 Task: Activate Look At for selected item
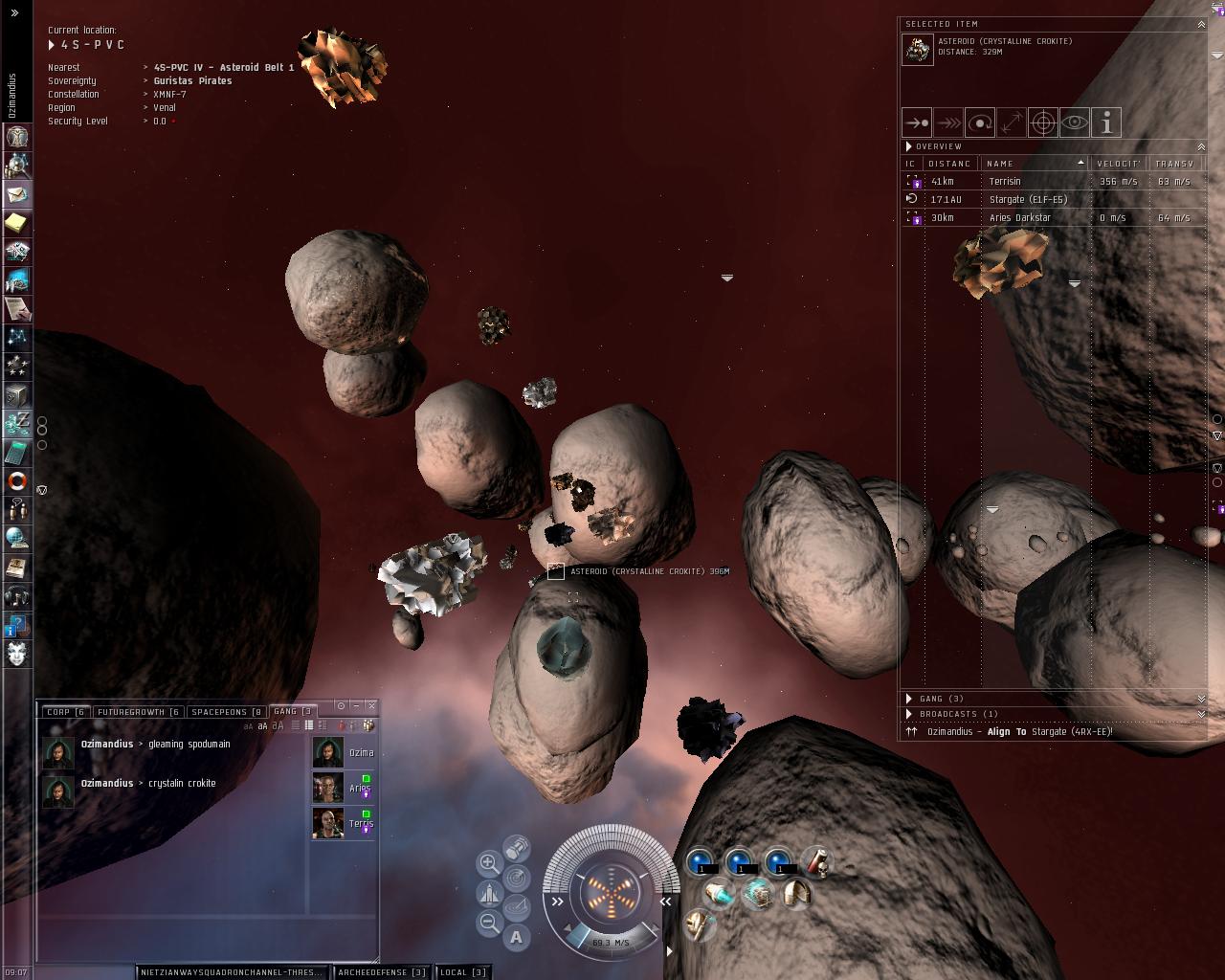(x=1075, y=122)
